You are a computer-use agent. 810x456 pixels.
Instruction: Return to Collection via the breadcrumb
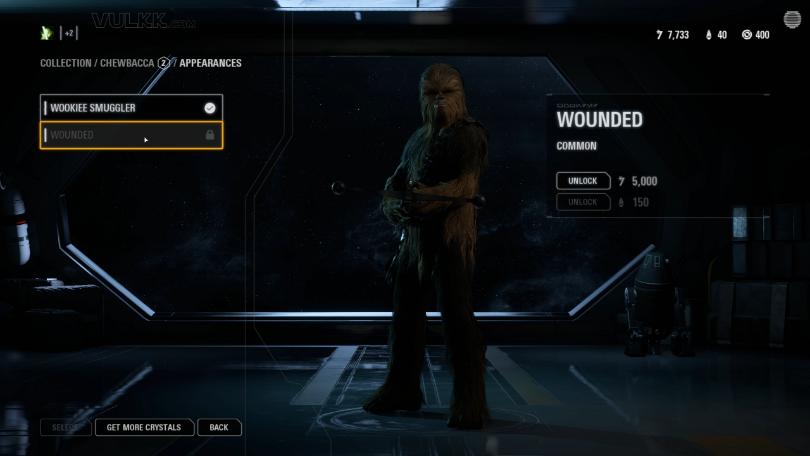pos(66,63)
